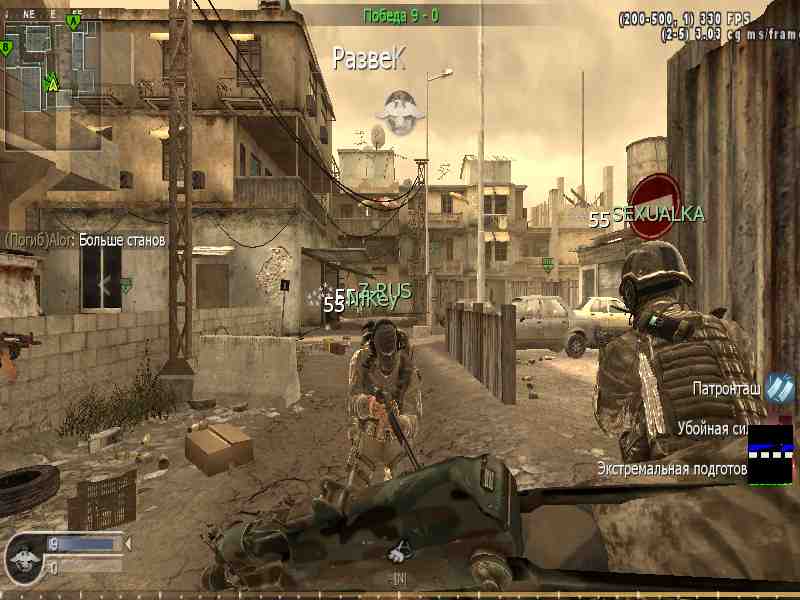This screenshot has height=600, width=800.
Task: Select the B objective marker on the minimap
Action: click(x=8, y=47)
